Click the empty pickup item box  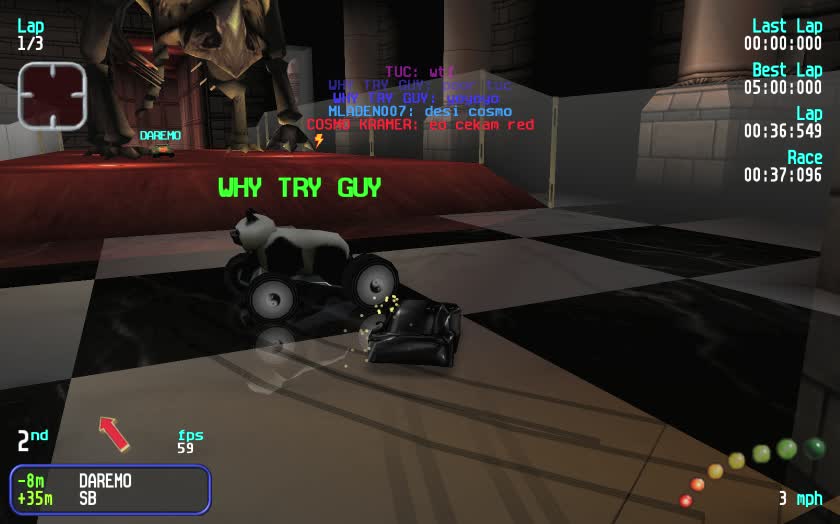click(x=53, y=96)
